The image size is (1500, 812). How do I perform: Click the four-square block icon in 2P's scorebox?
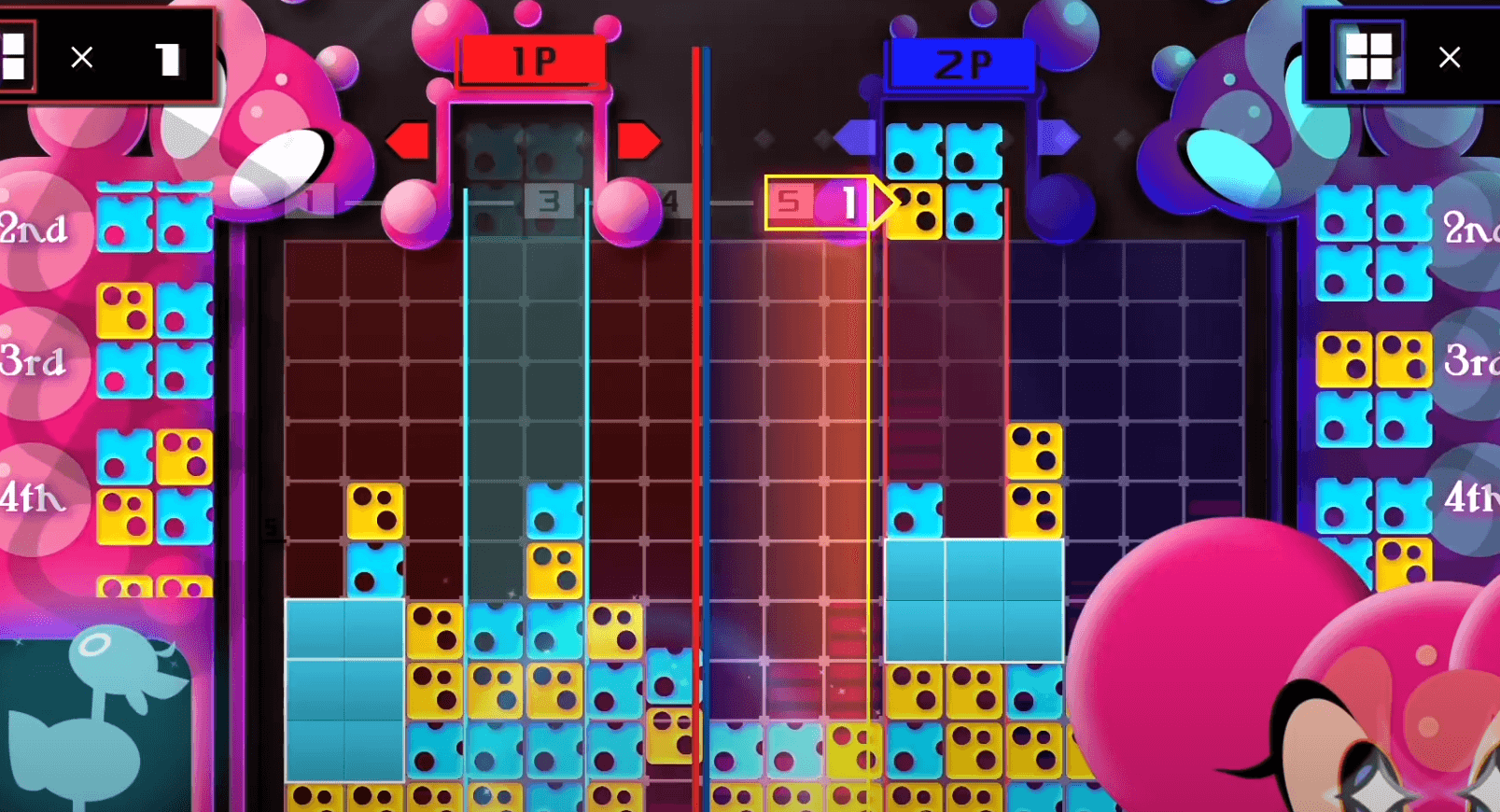pyautogui.click(x=1368, y=56)
